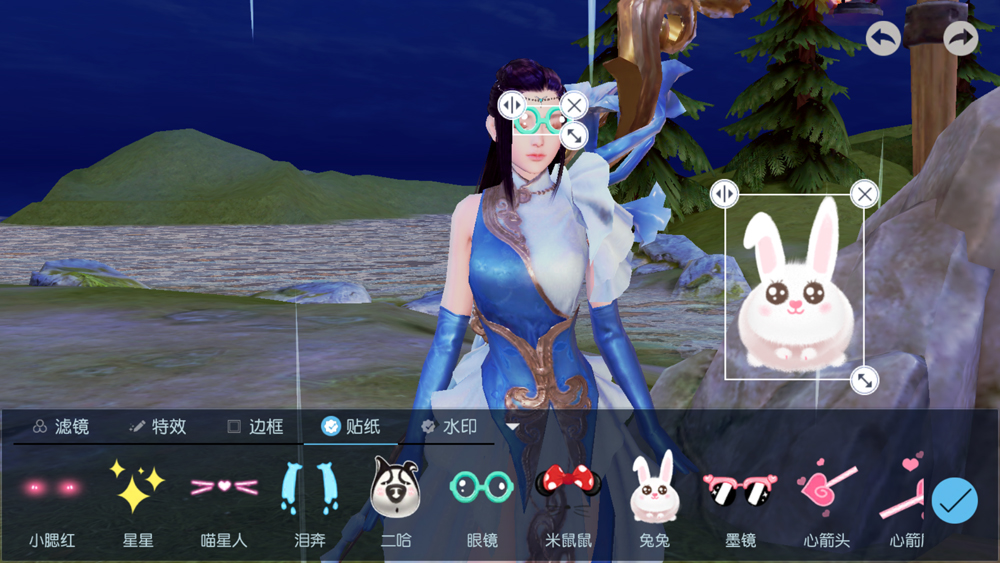Switch to the 水印 watermark tab
The width and height of the screenshot is (1000, 563).
click(x=449, y=427)
